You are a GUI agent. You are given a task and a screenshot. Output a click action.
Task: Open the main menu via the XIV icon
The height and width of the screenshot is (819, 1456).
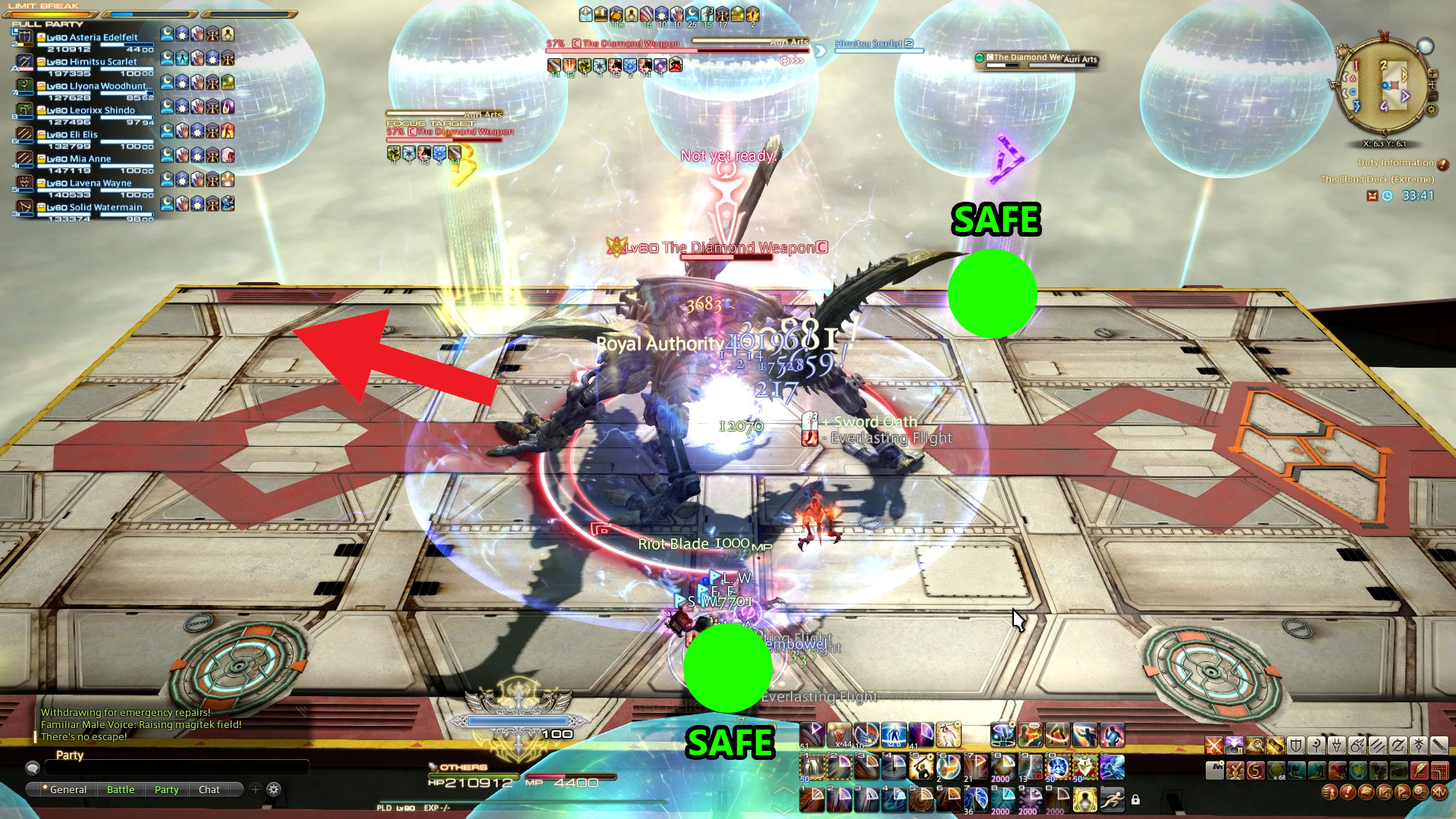coord(1437,794)
